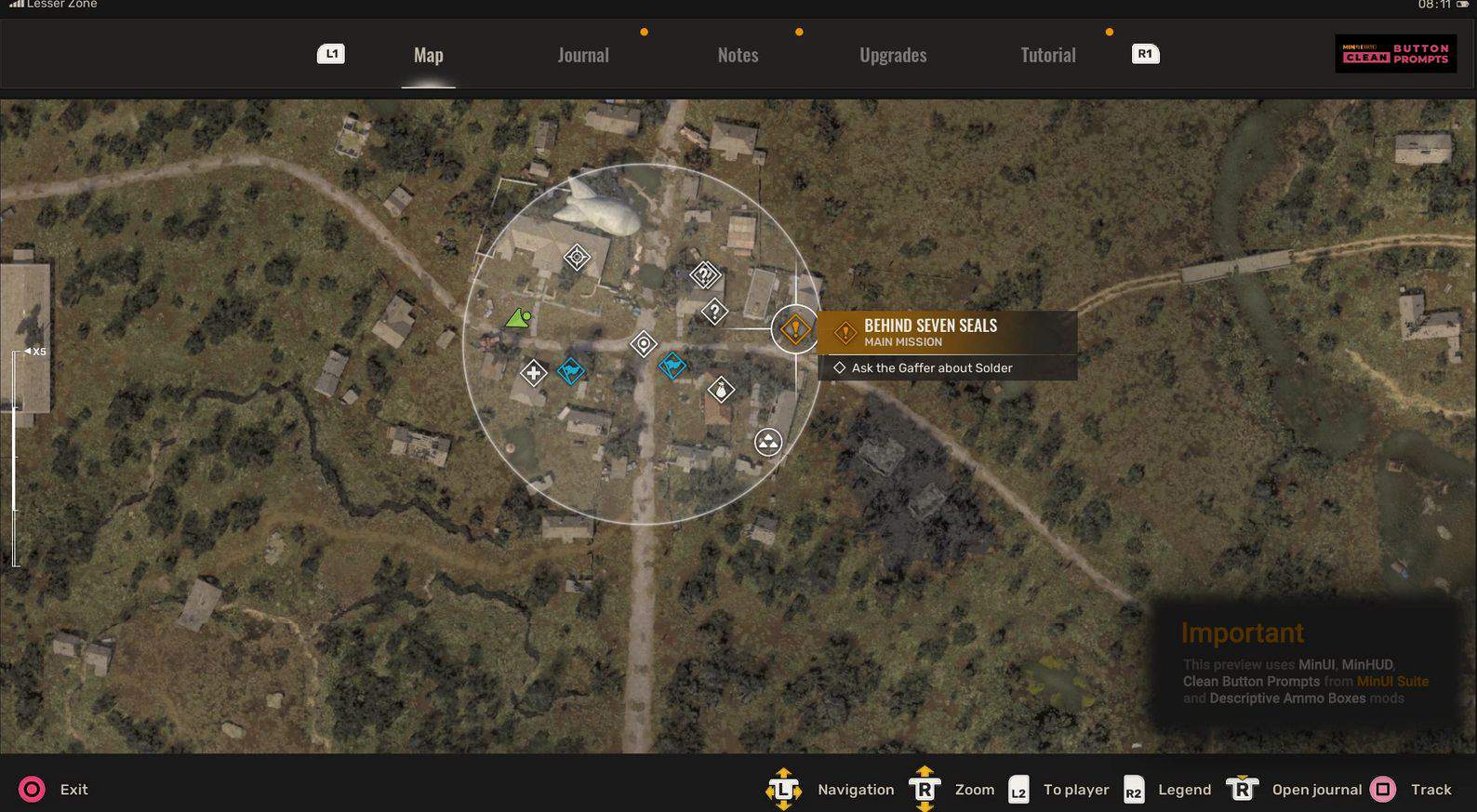Open the Notes tab
This screenshot has height=812, width=1477.
[738, 55]
